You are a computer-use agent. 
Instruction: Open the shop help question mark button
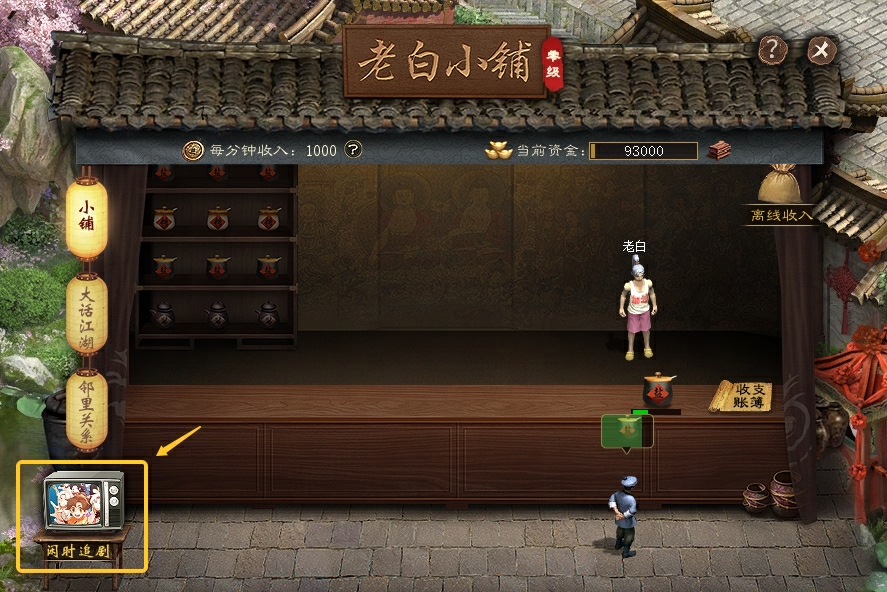771,49
